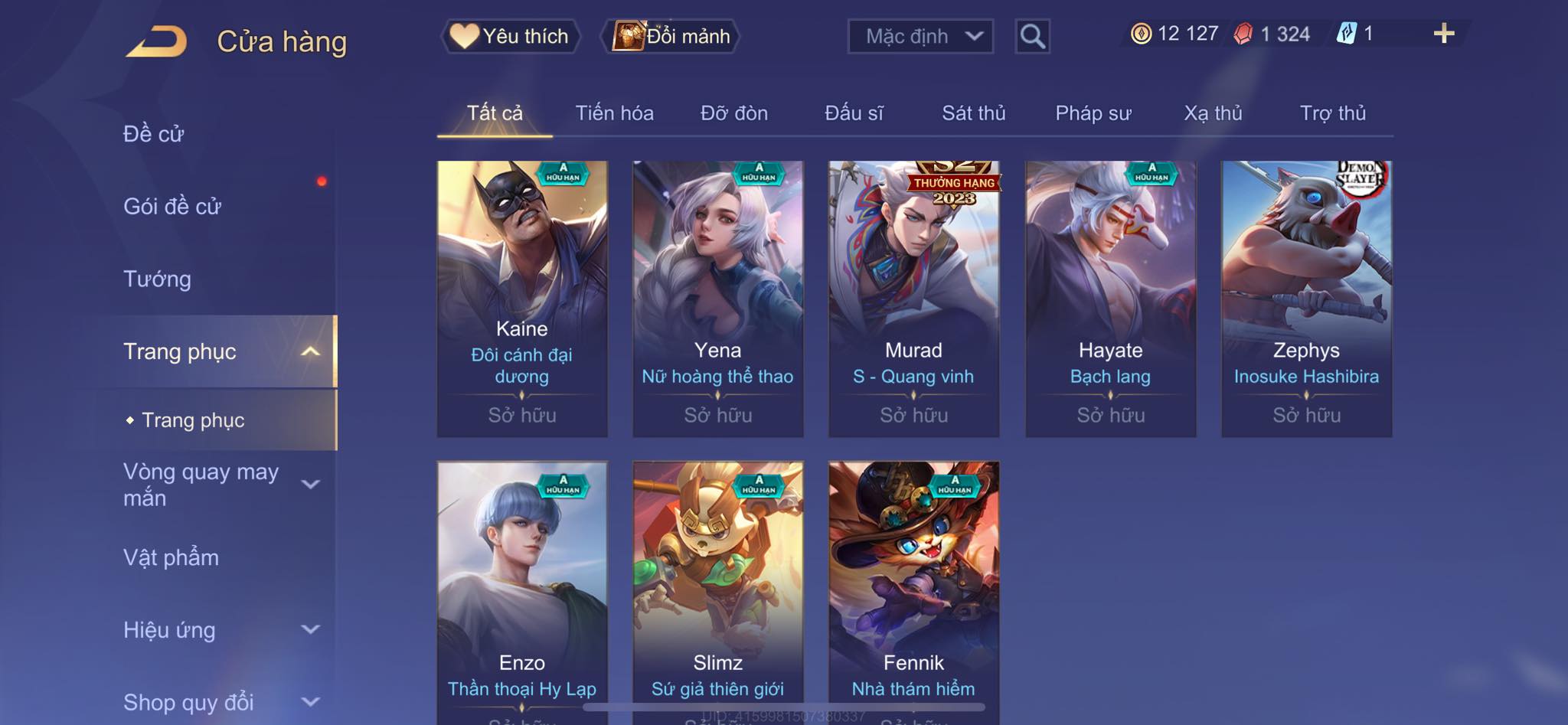View Murad's S - Quang vinh skin
Viewport: 1568px width, 725px height.
(x=913, y=299)
